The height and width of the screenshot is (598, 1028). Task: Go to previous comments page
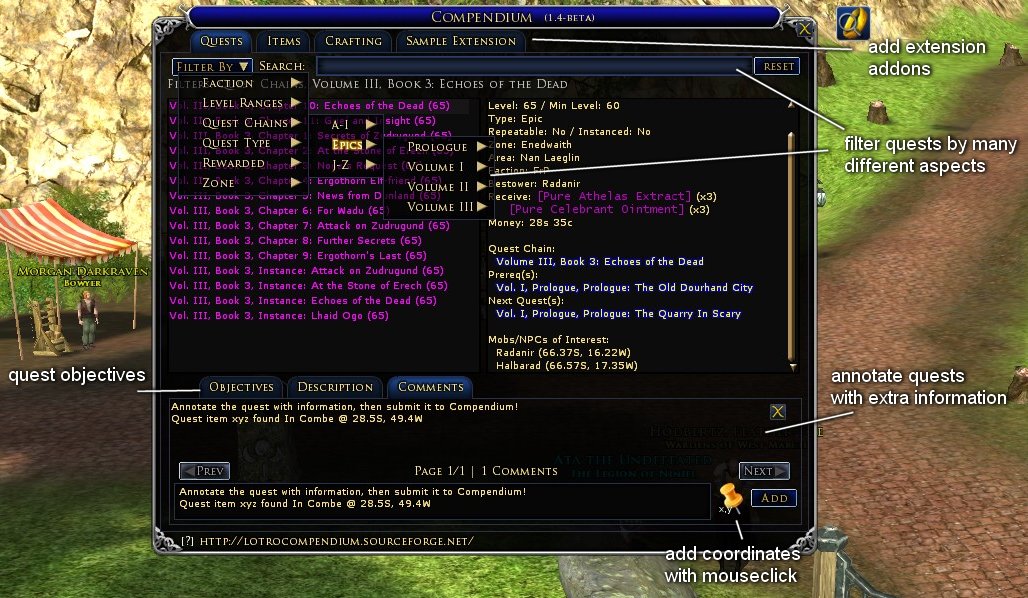pos(204,471)
